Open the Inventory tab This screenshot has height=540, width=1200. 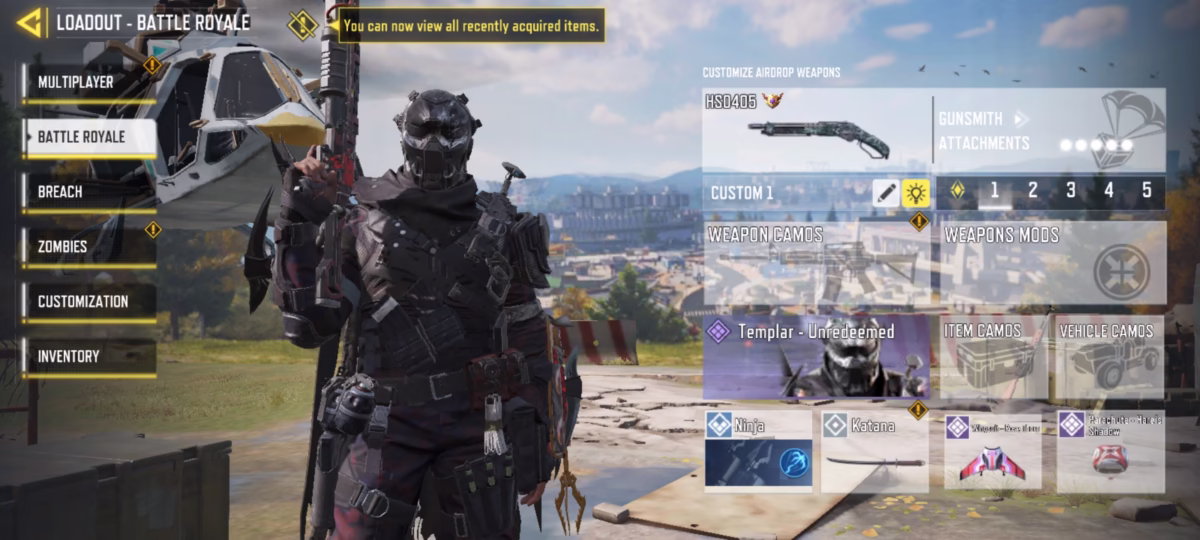click(x=88, y=356)
